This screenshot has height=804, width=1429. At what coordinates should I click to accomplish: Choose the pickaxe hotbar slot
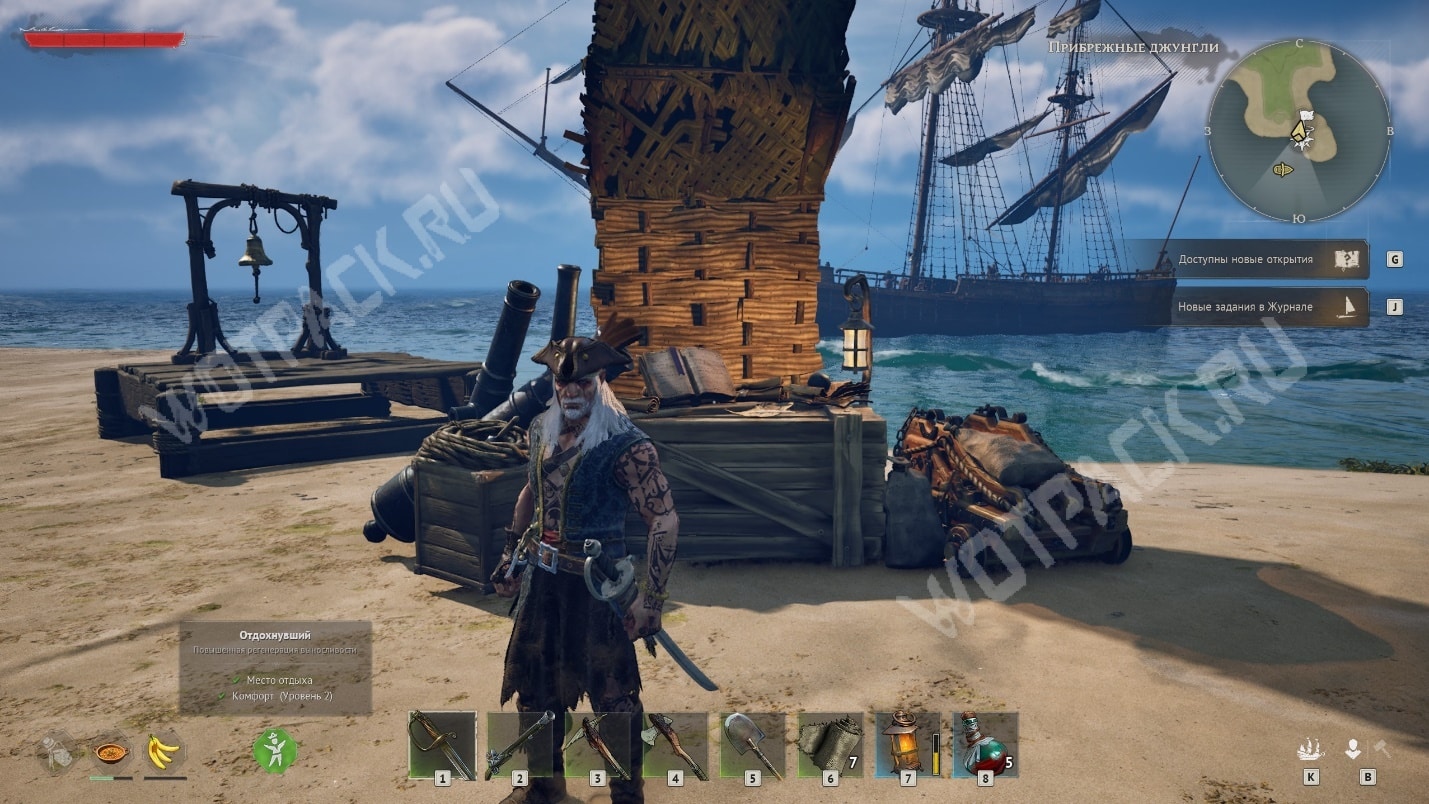(x=597, y=745)
